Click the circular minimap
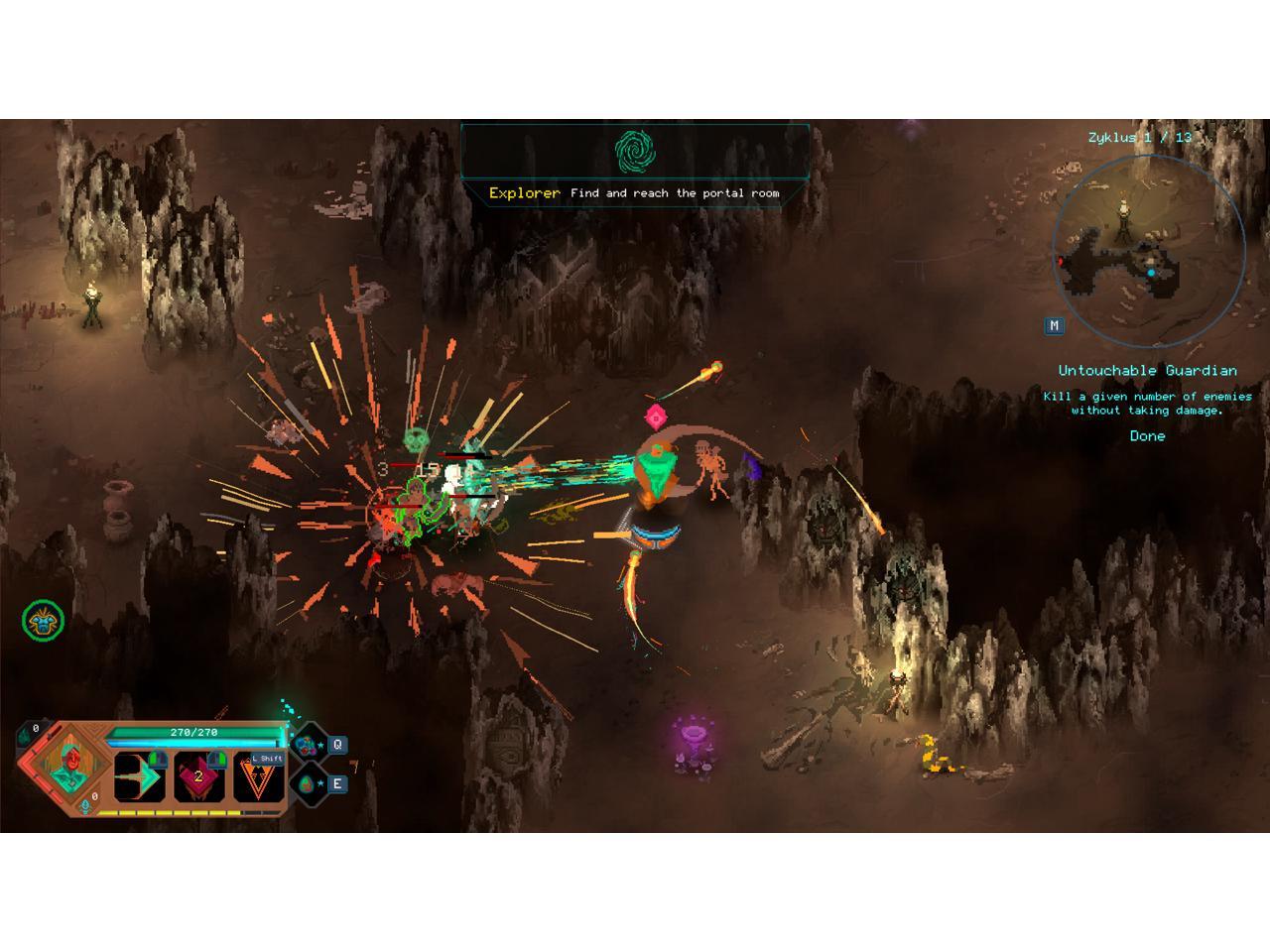 [1148, 251]
